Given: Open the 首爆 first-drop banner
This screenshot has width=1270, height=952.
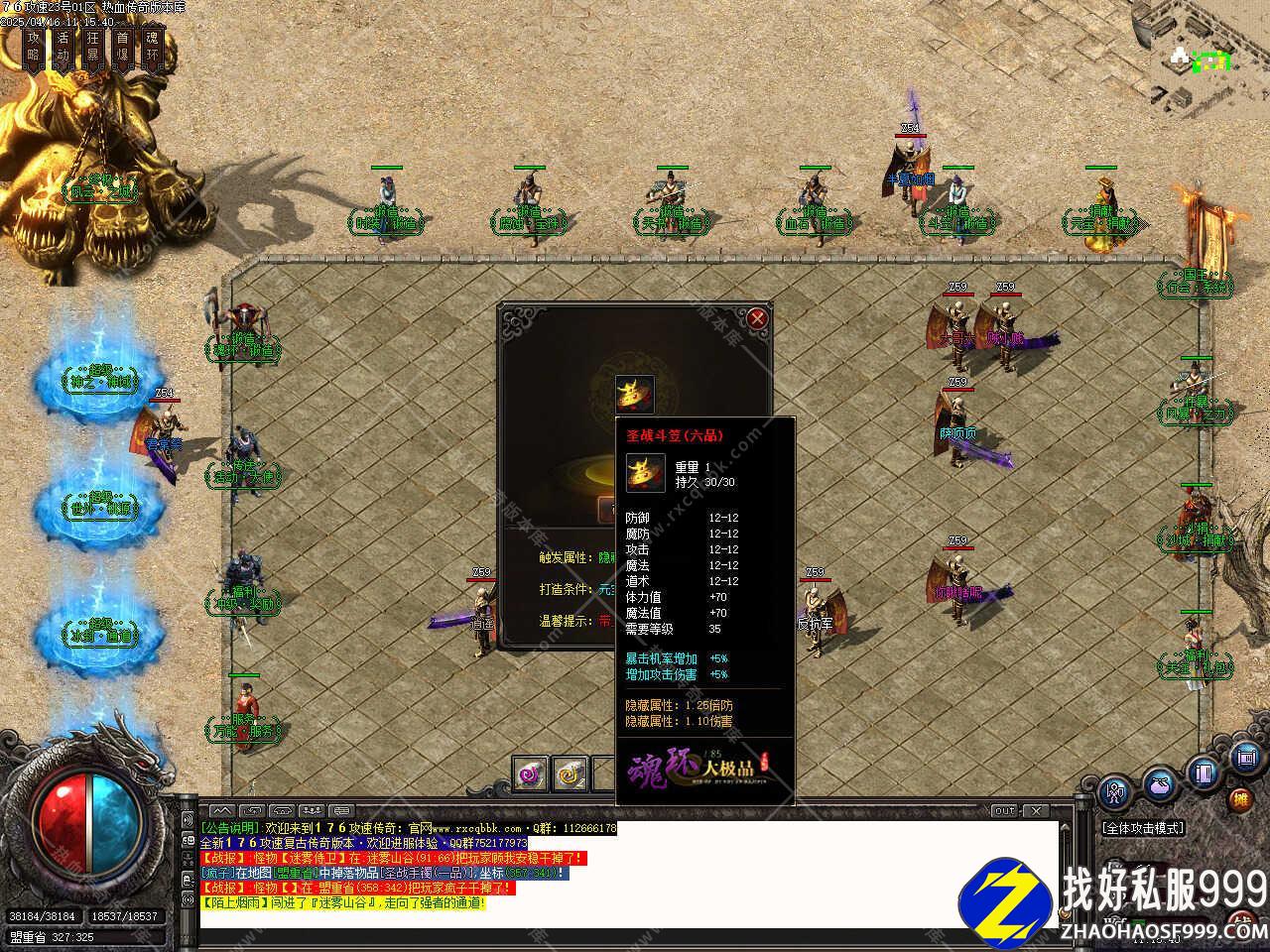Looking at the screenshot, I should (x=122, y=47).
